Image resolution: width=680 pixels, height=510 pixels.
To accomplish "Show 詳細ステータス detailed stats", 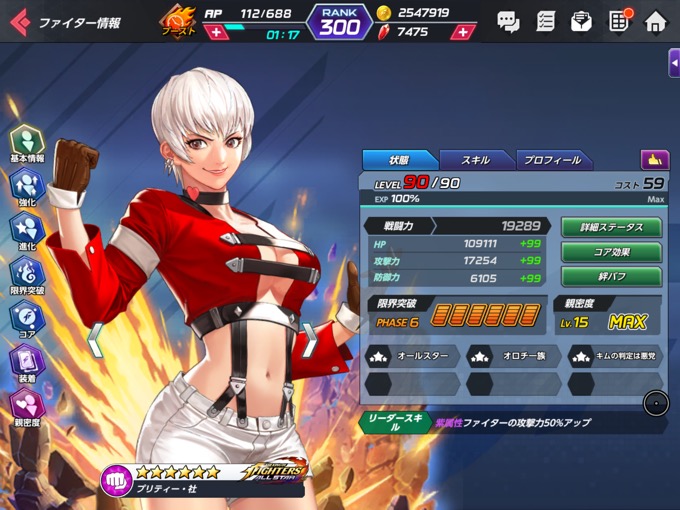I will (x=611, y=228).
